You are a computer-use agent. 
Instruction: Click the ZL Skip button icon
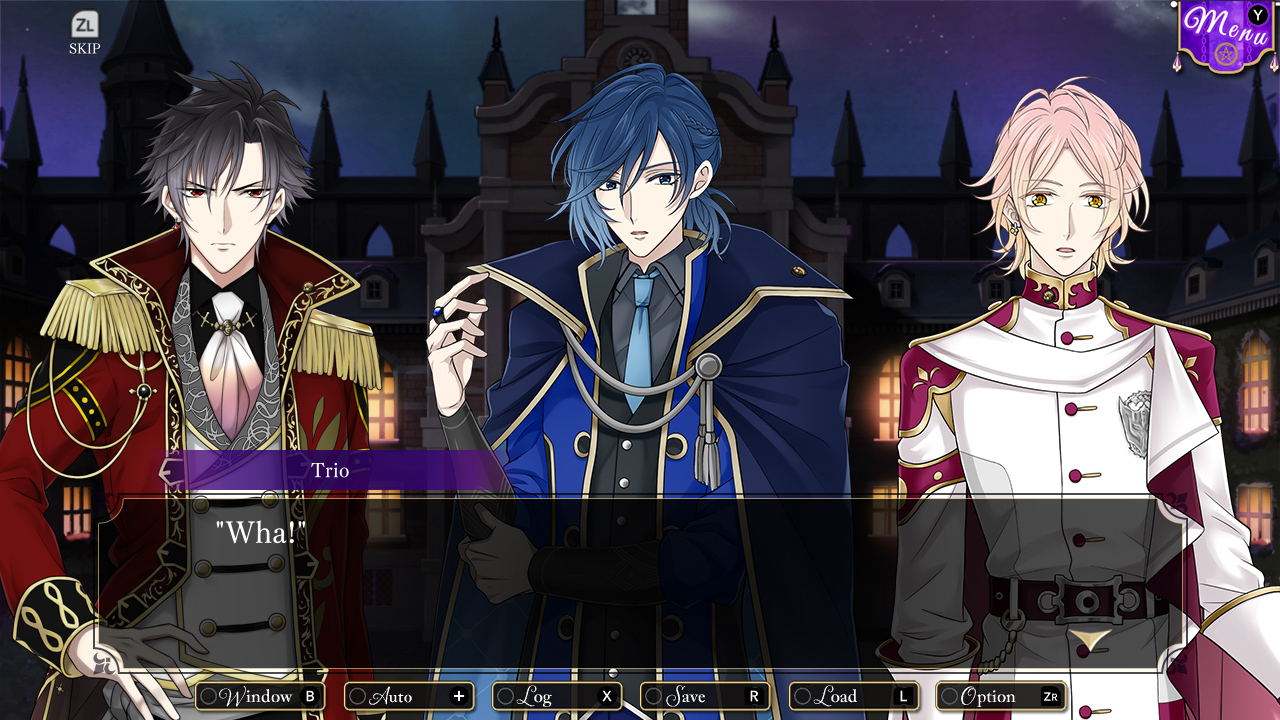(x=83, y=22)
